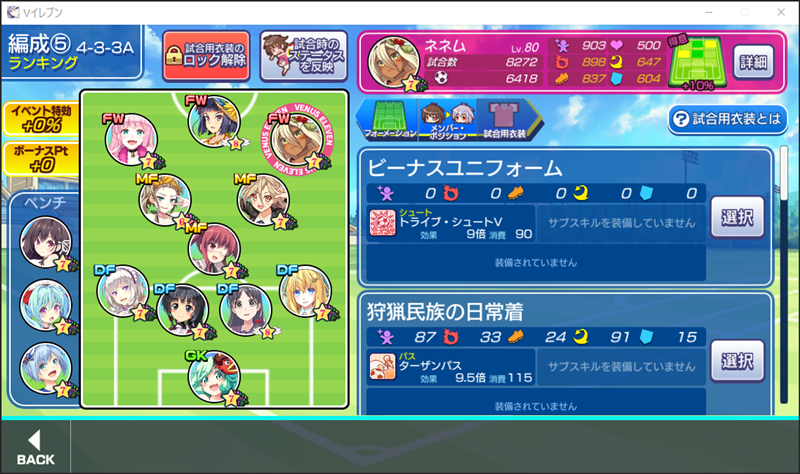
Task: Choose 選択 for 狩猟民族の日常着 outfit
Action: (738, 360)
